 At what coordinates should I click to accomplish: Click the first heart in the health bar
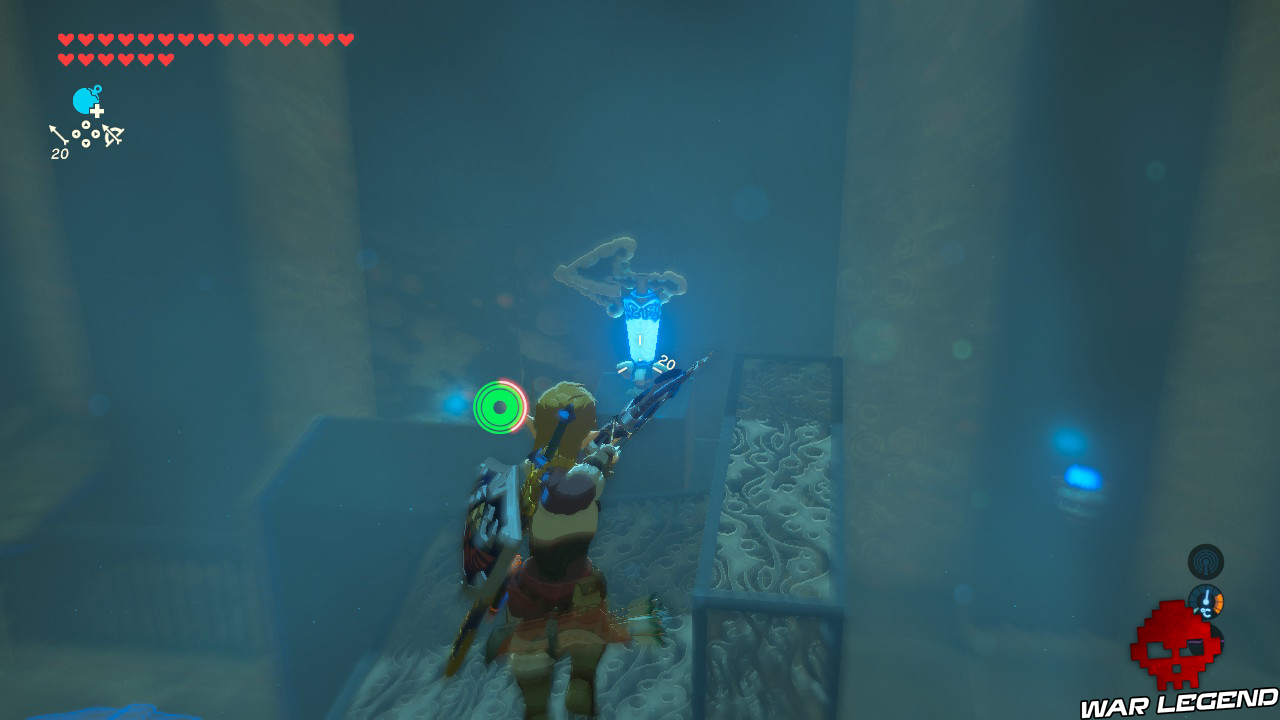65,40
